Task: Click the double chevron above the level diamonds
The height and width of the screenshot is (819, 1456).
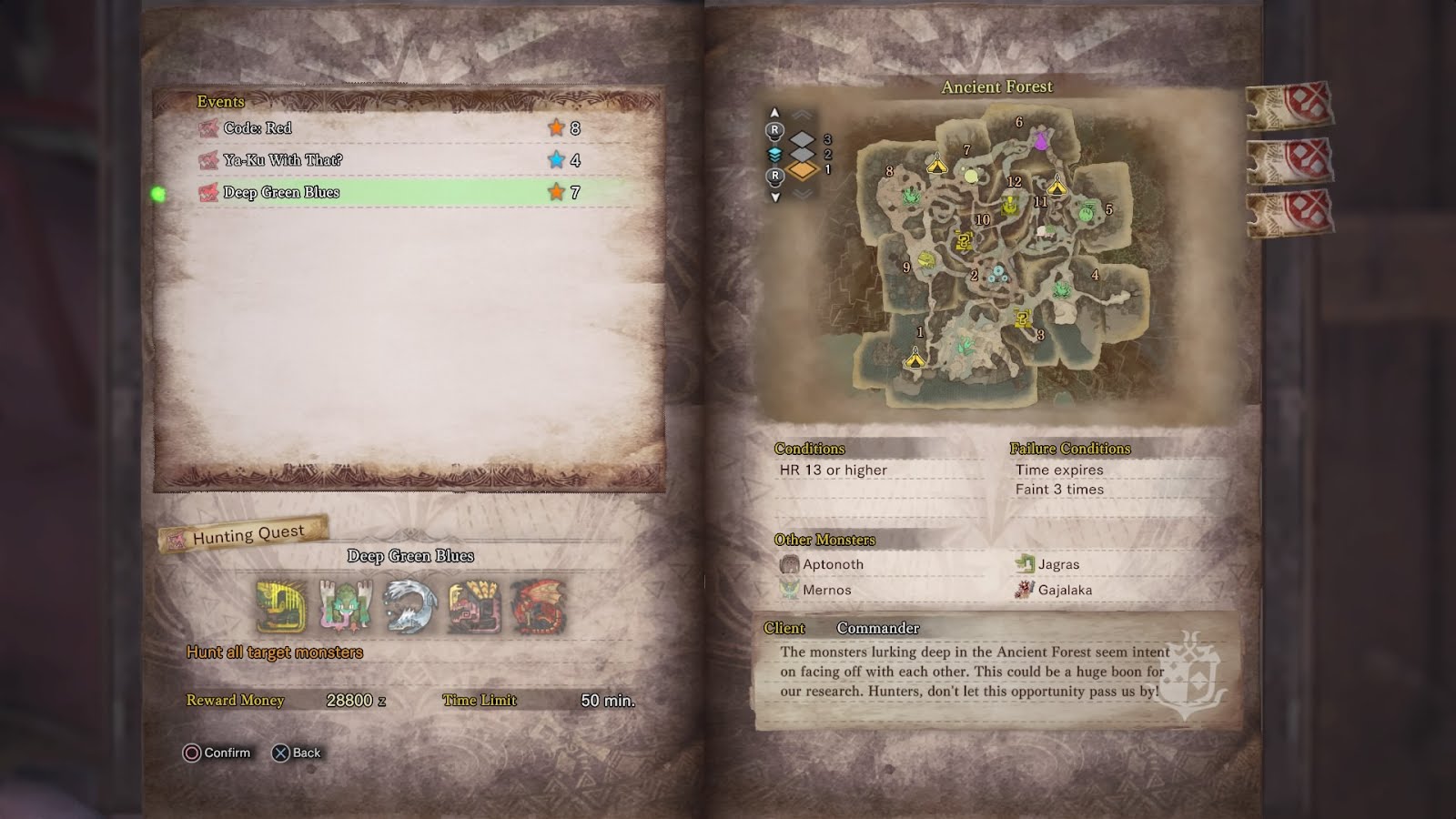Action: pyautogui.click(x=802, y=114)
